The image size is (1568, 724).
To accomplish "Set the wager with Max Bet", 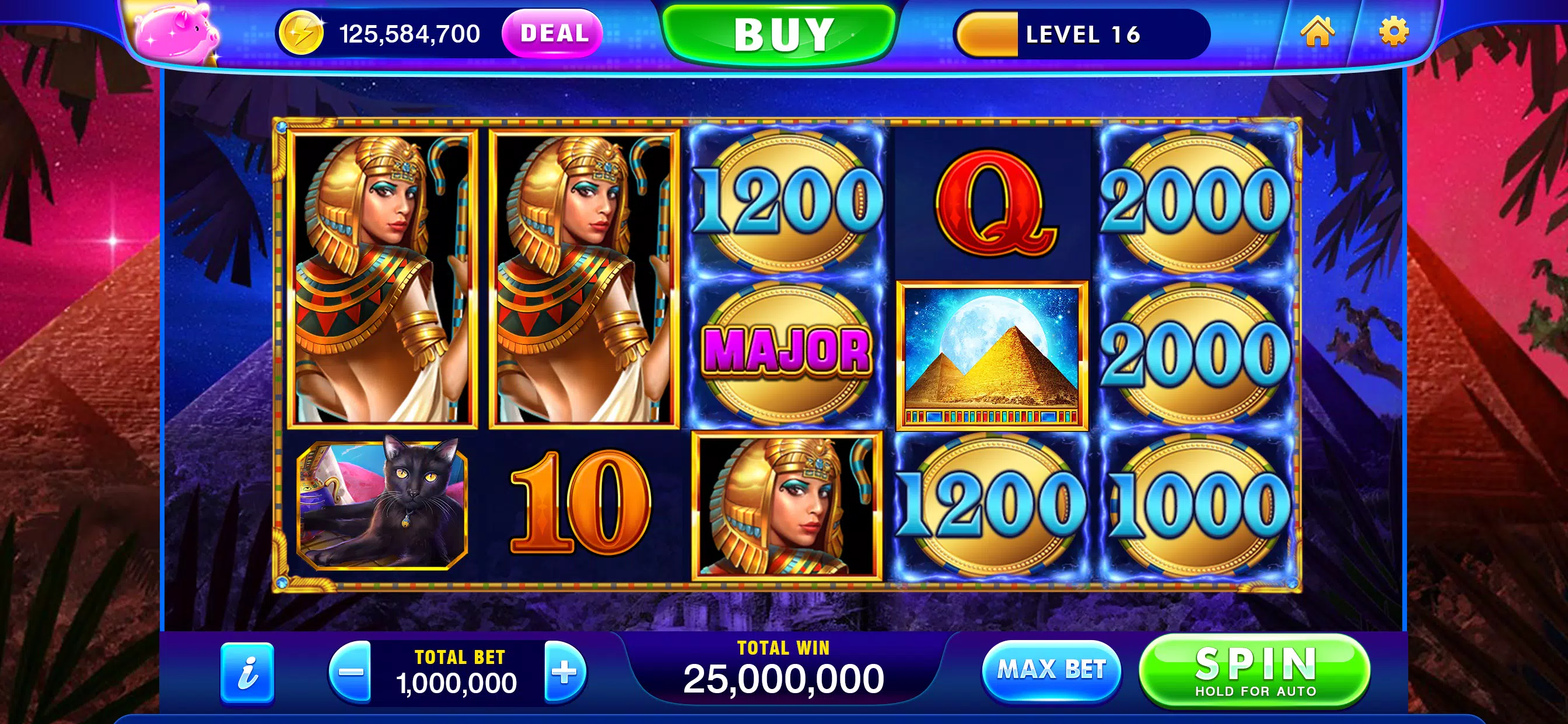I will click(1051, 670).
